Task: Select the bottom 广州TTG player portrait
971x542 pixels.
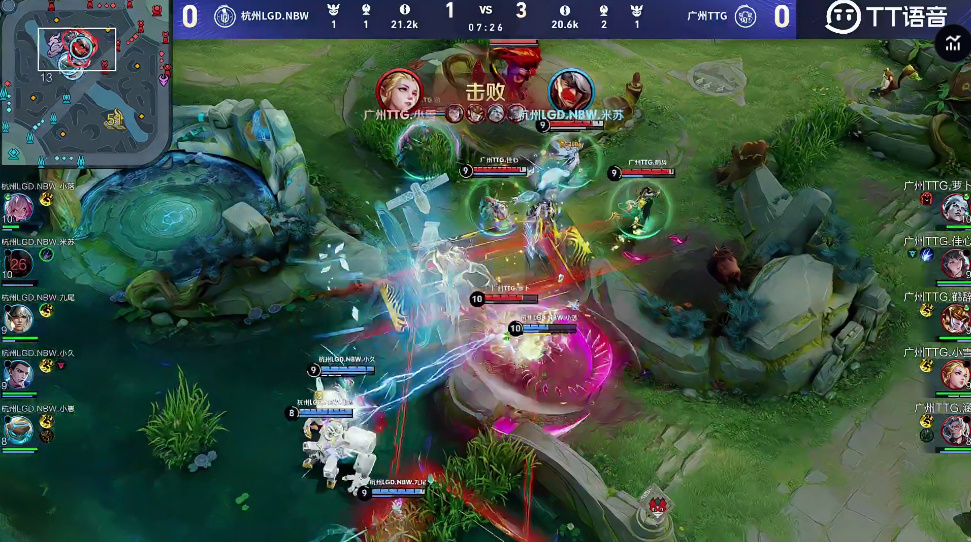Action: (x=955, y=430)
